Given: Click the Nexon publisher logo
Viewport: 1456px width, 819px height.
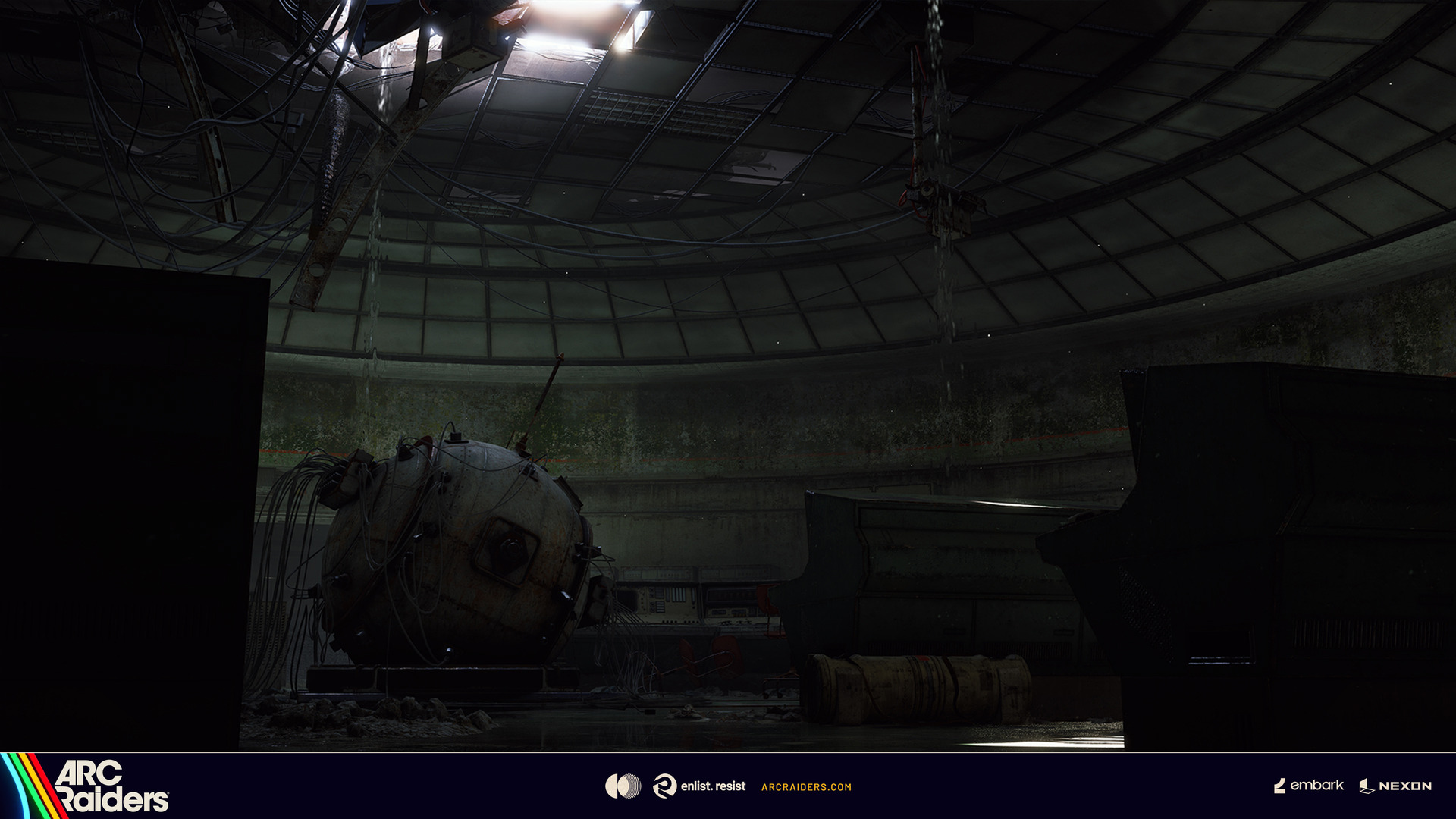Looking at the screenshot, I should [1395, 786].
